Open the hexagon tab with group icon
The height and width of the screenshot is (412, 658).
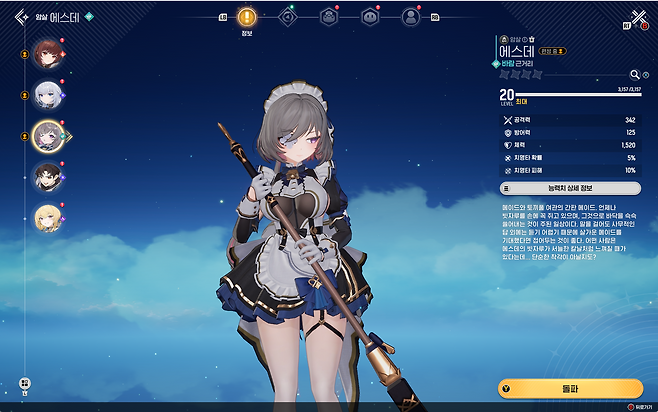328,17
